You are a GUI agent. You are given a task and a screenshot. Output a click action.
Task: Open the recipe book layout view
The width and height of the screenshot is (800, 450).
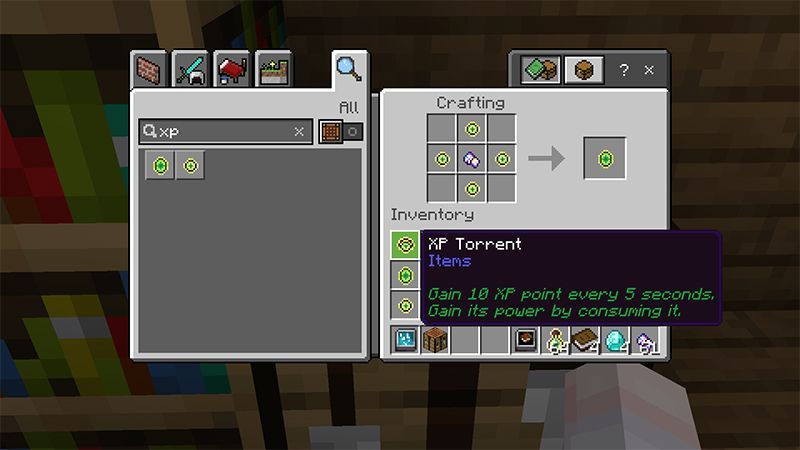click(x=541, y=70)
